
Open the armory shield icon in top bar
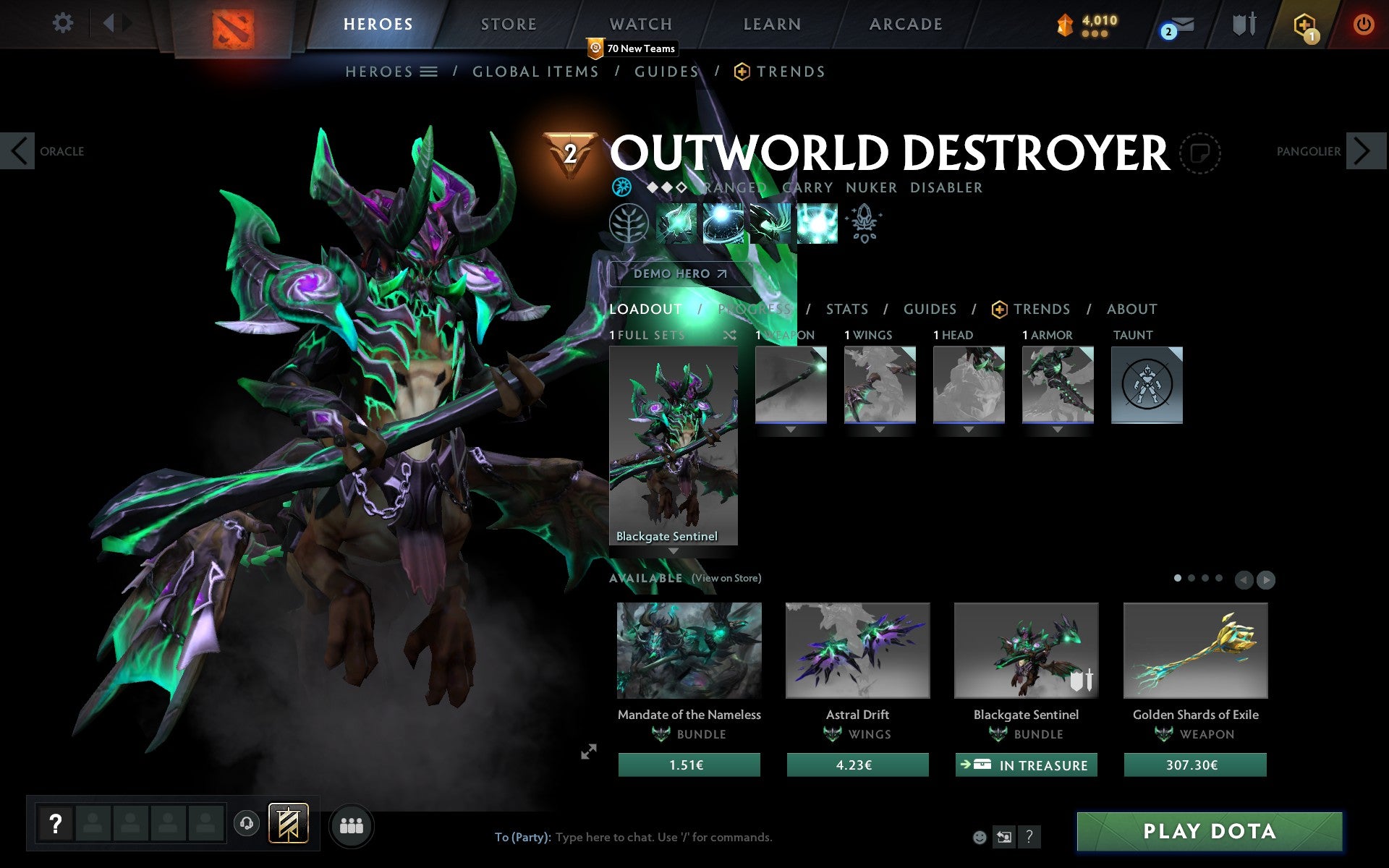pyautogui.click(x=1240, y=24)
